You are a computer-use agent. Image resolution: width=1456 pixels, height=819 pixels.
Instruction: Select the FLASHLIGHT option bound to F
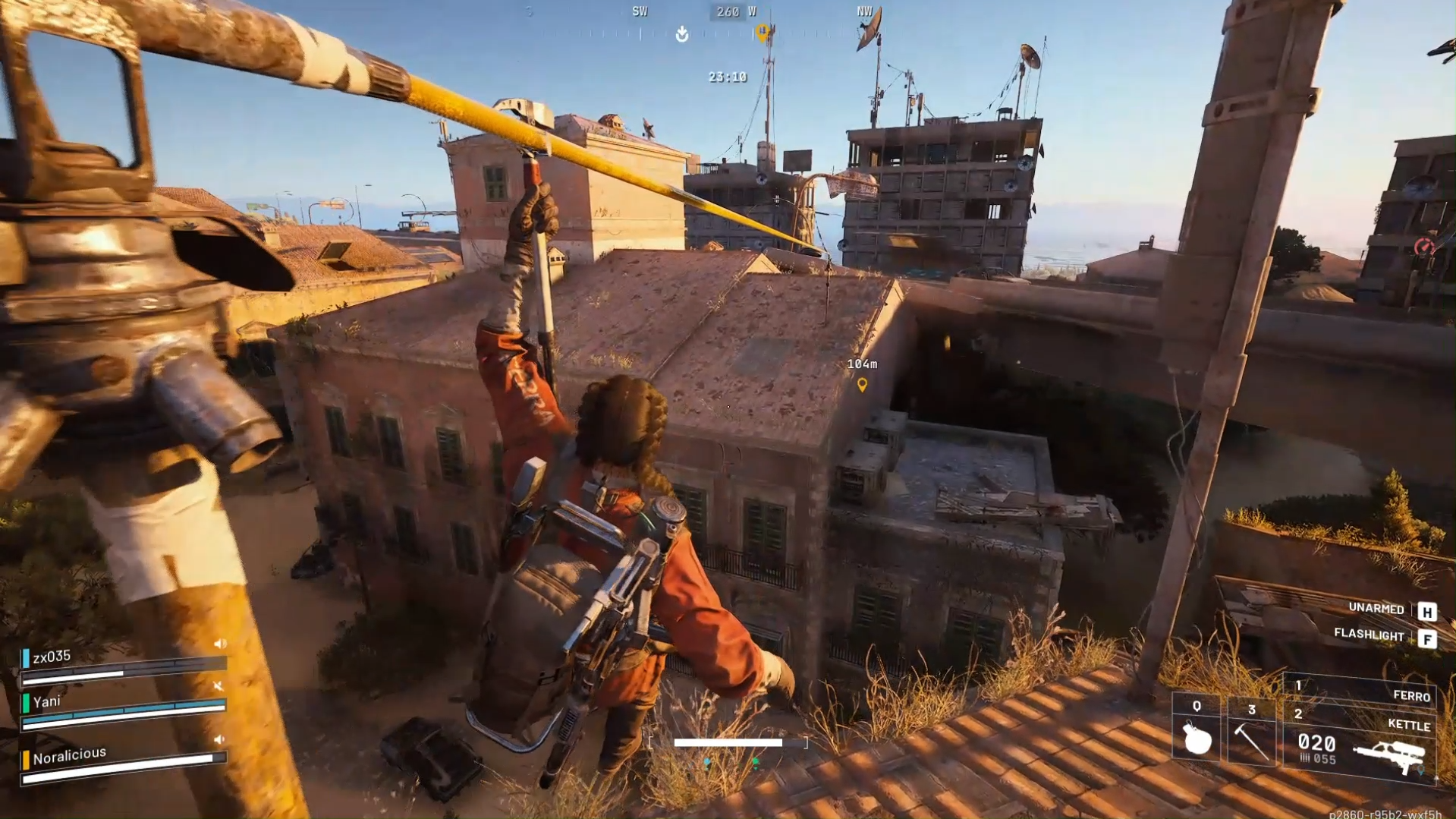1368,635
